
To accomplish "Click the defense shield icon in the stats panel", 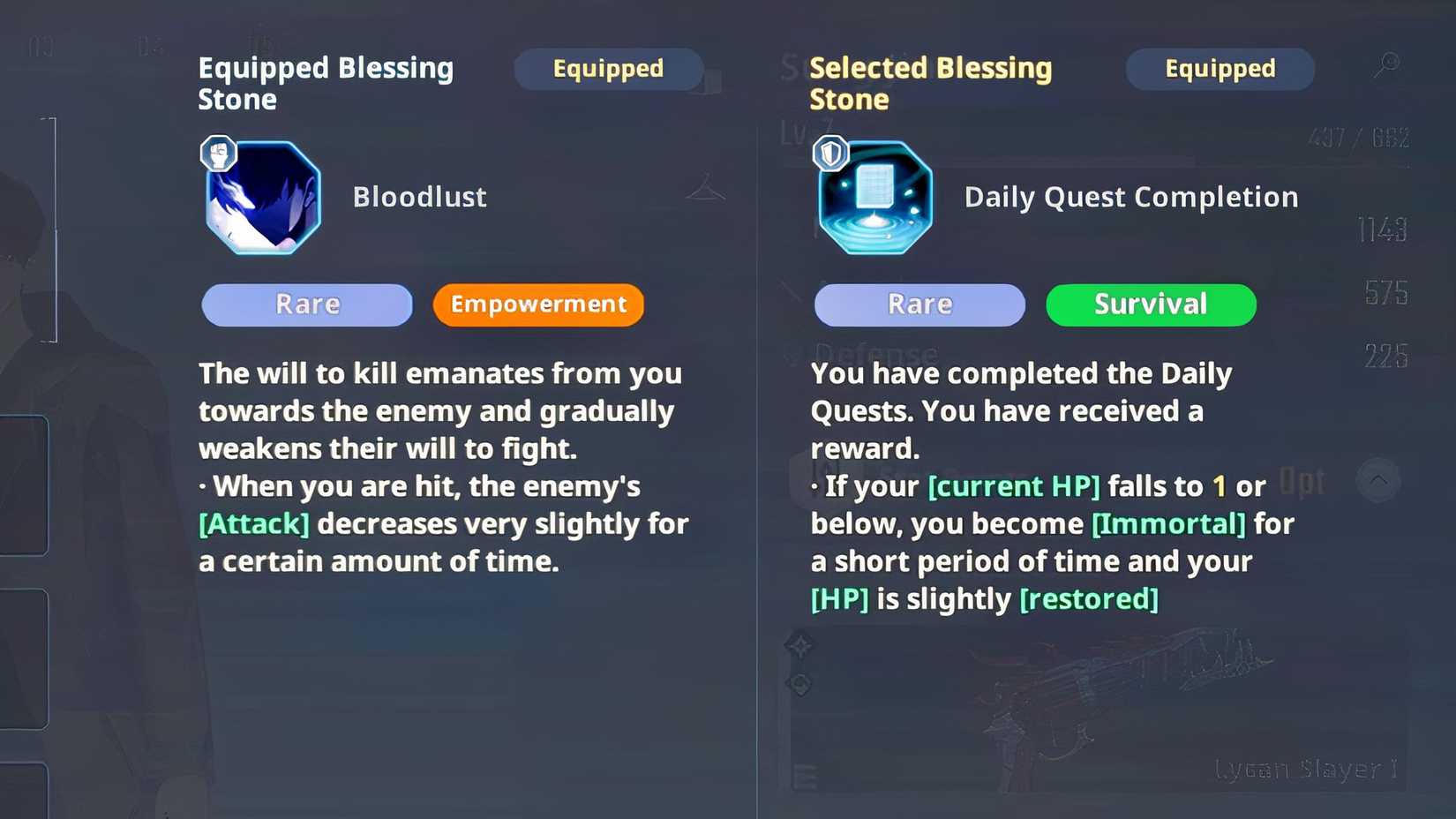I will pos(791,352).
